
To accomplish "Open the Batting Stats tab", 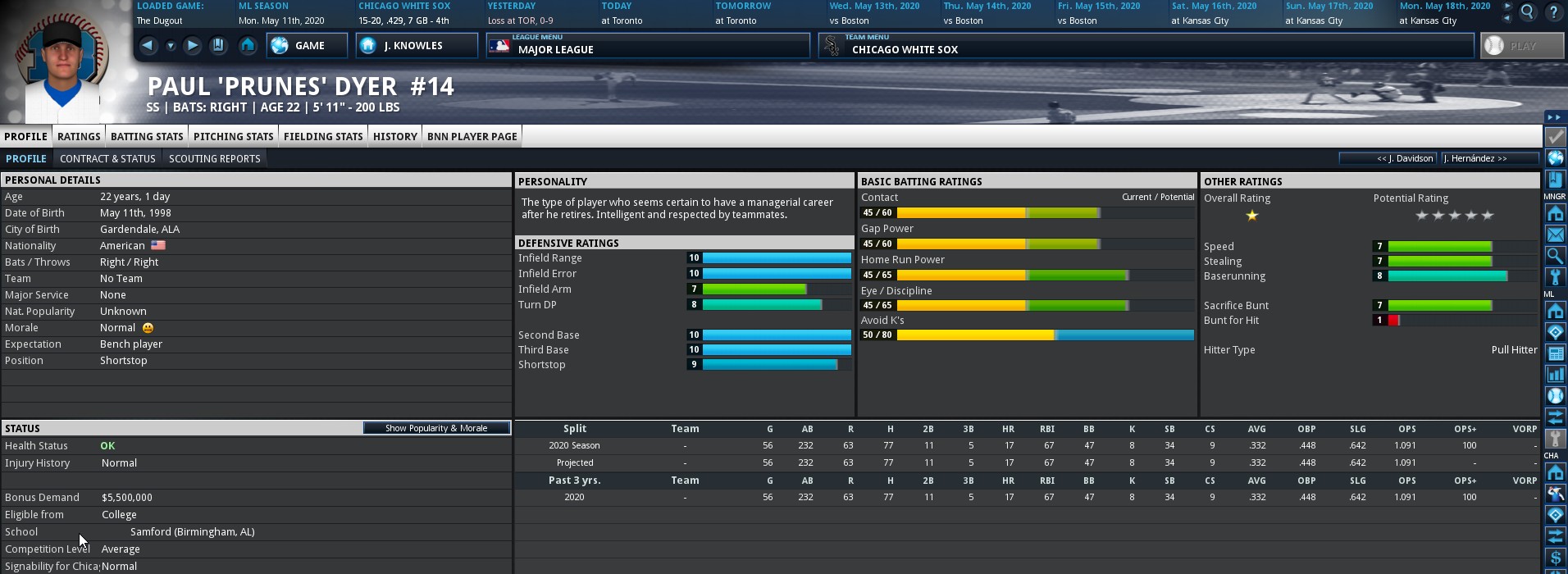I will pos(147,136).
